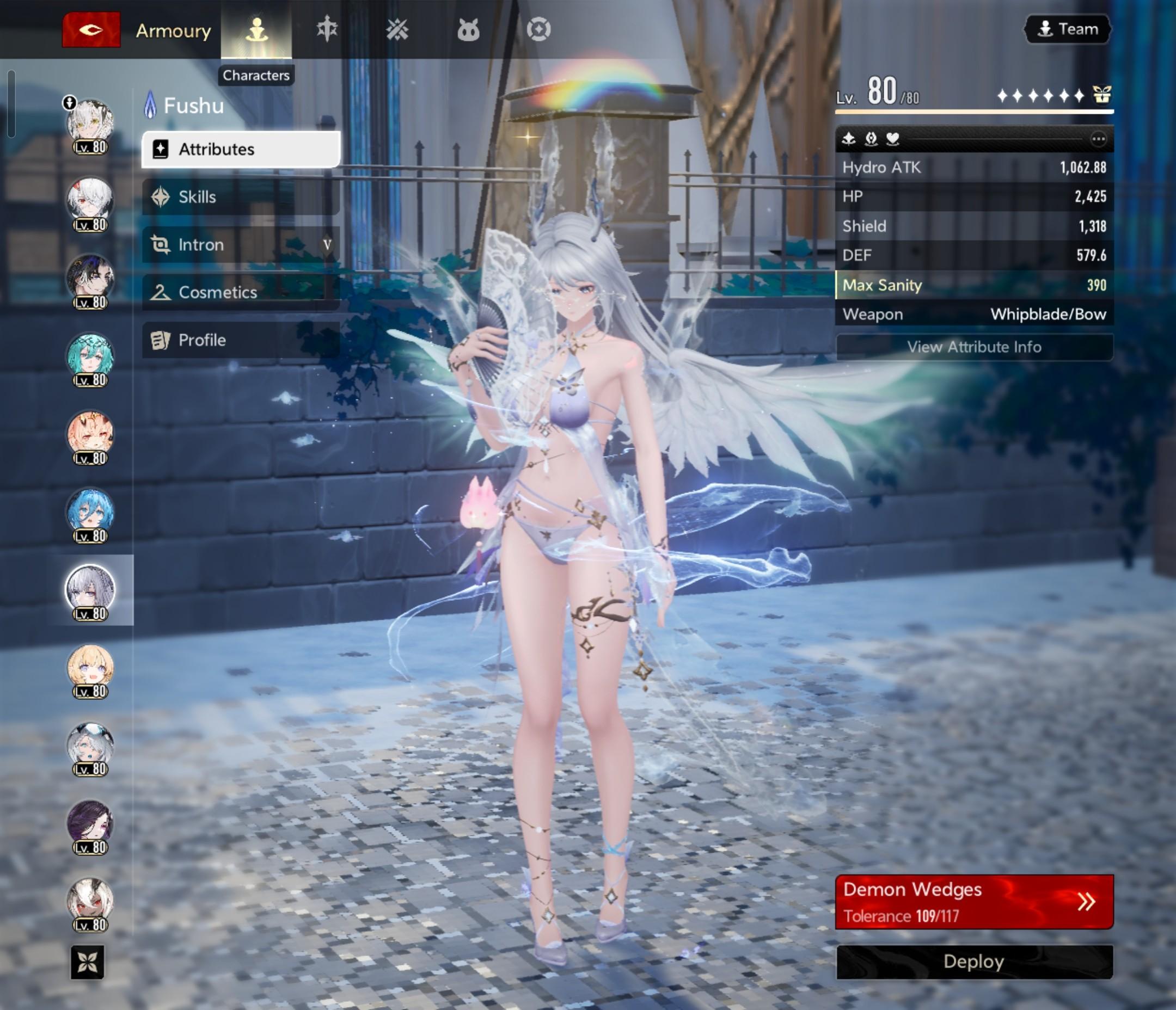Click the red back button beside Armoury
Image resolution: width=1176 pixels, height=1010 pixels.
tap(91, 29)
